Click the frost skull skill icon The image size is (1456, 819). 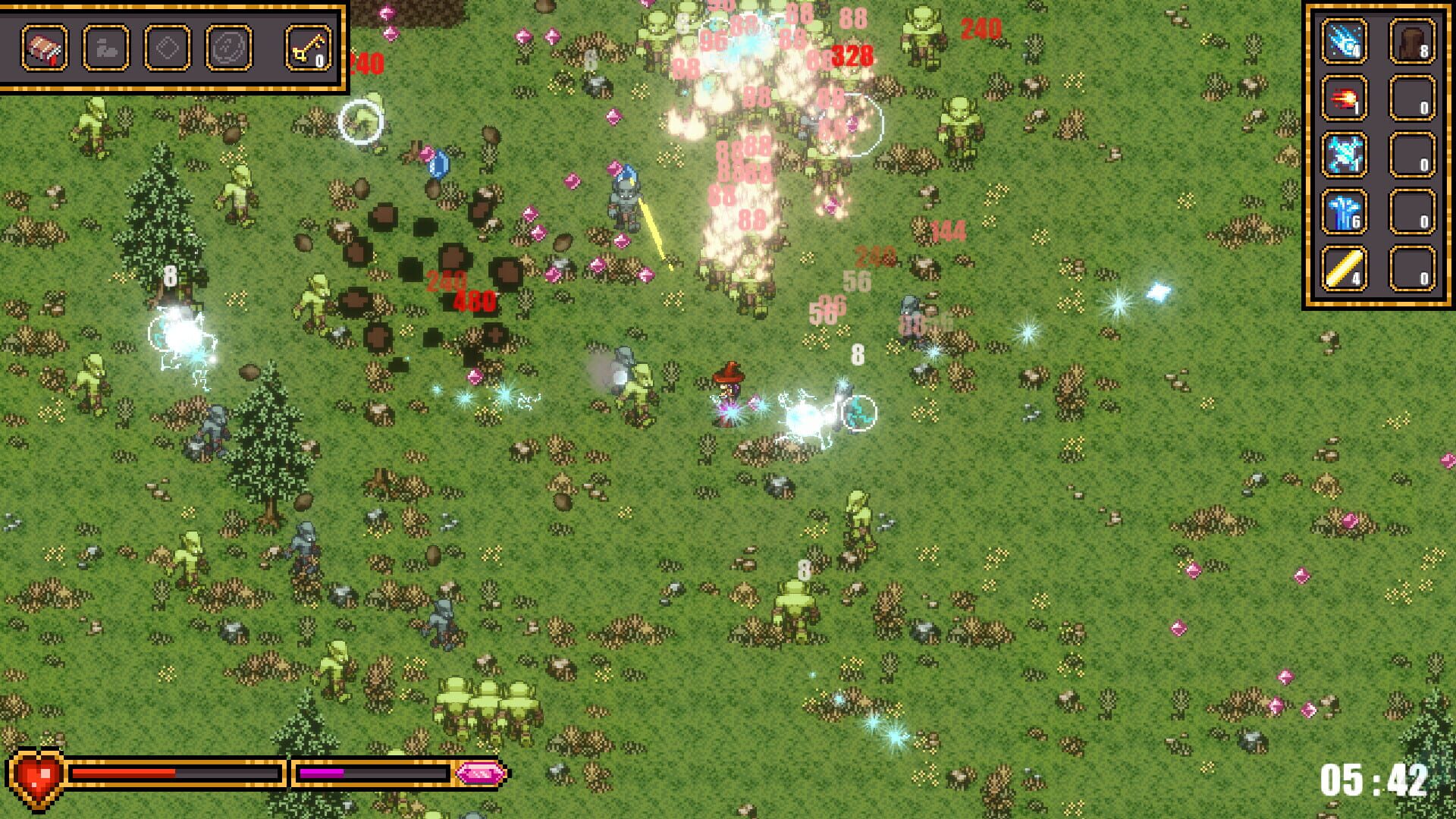(1344, 154)
